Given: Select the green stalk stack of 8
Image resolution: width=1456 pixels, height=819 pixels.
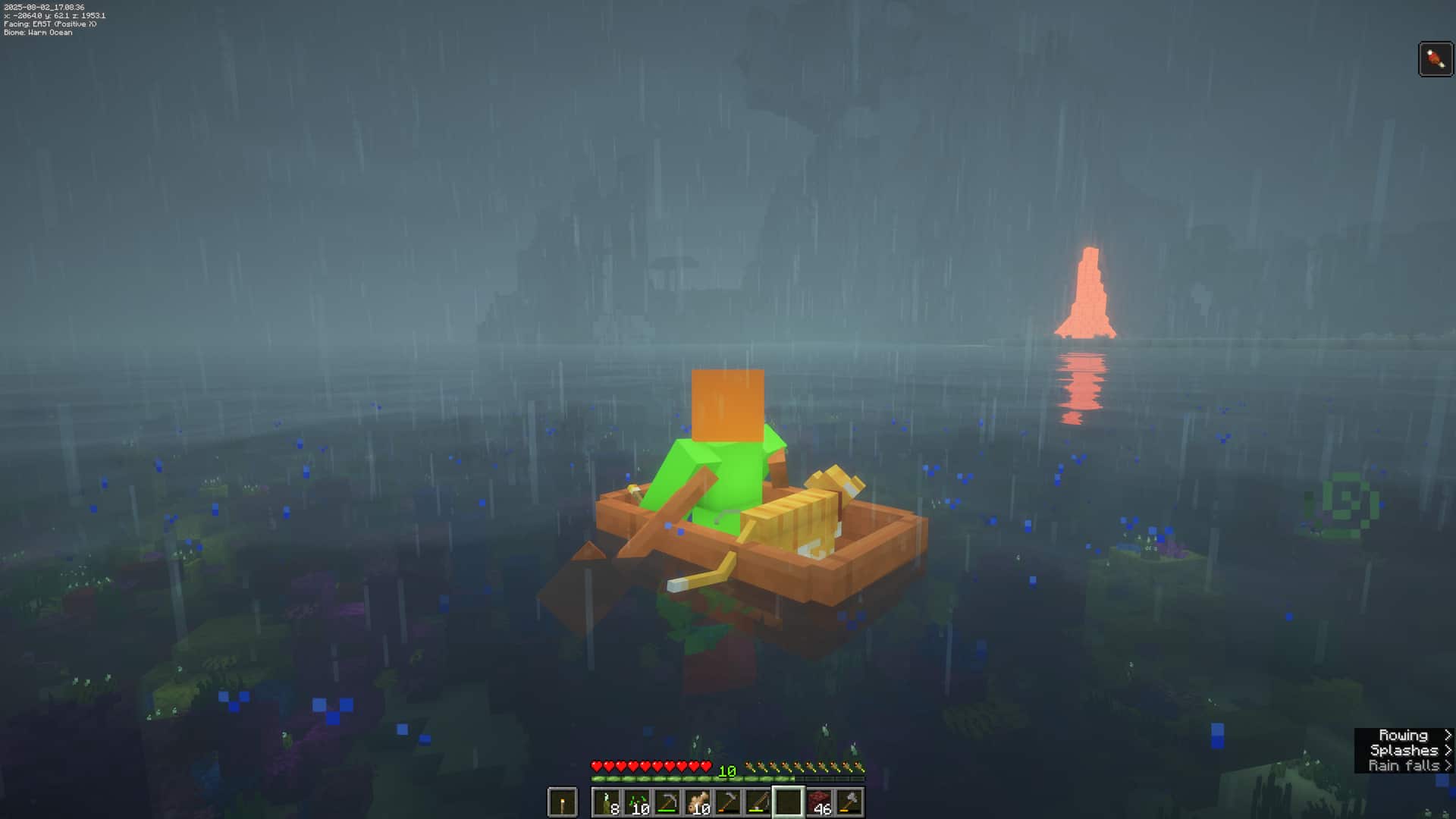Looking at the screenshot, I should (x=606, y=802).
